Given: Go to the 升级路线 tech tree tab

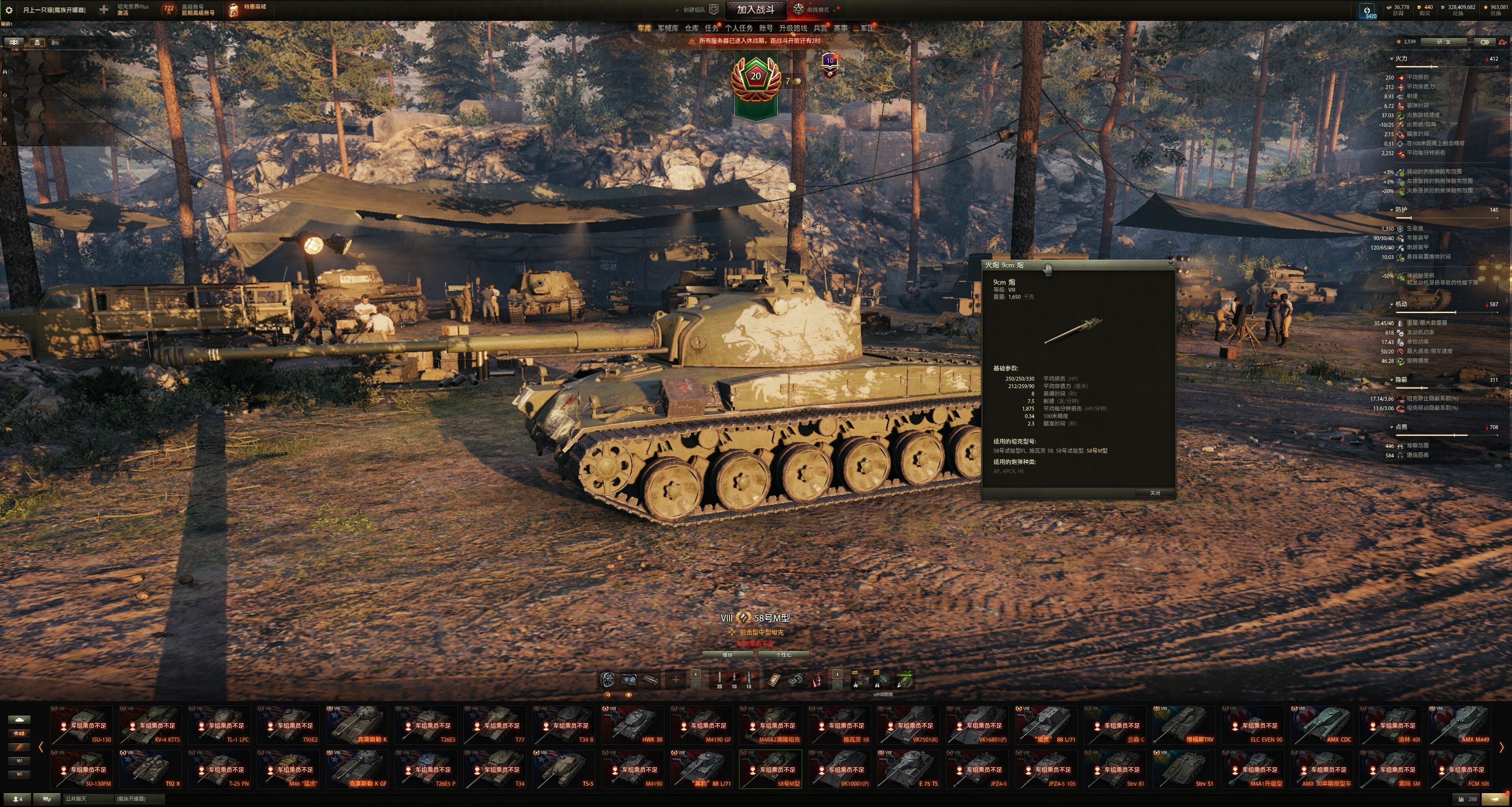Looking at the screenshot, I should pos(792,28).
